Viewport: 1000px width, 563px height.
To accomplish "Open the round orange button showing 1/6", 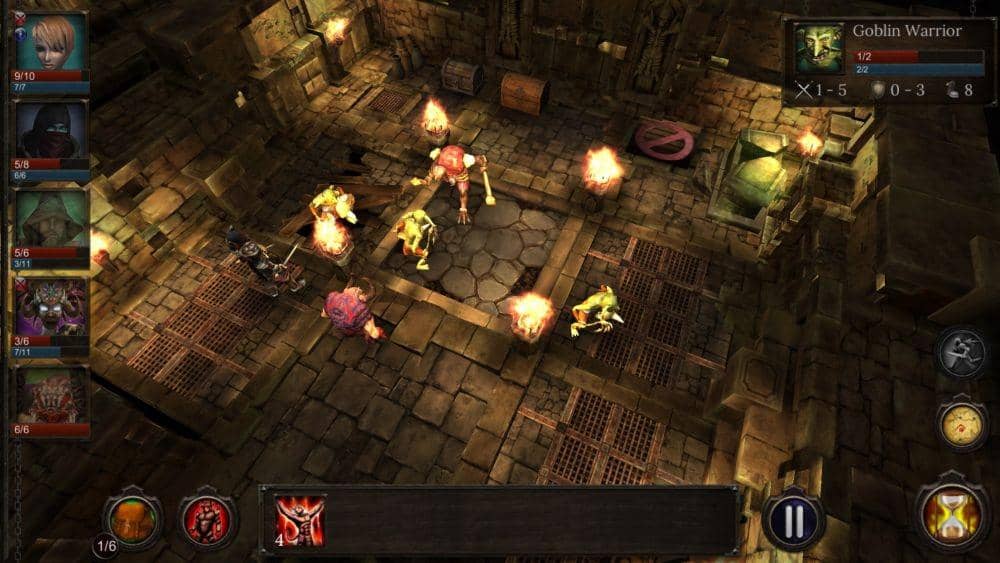I will coord(133,518).
